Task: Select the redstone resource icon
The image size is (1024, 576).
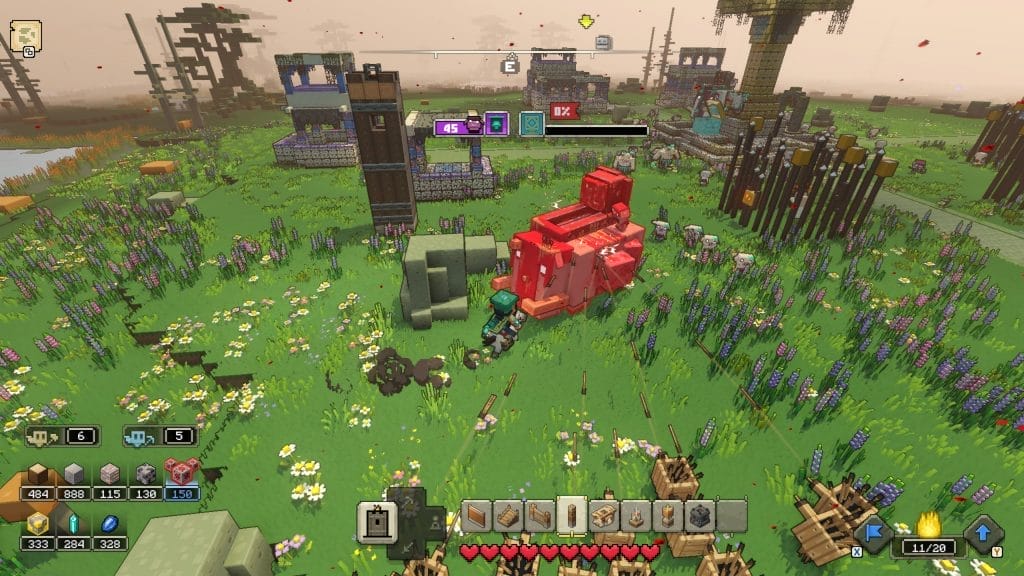Action: [x=182, y=474]
